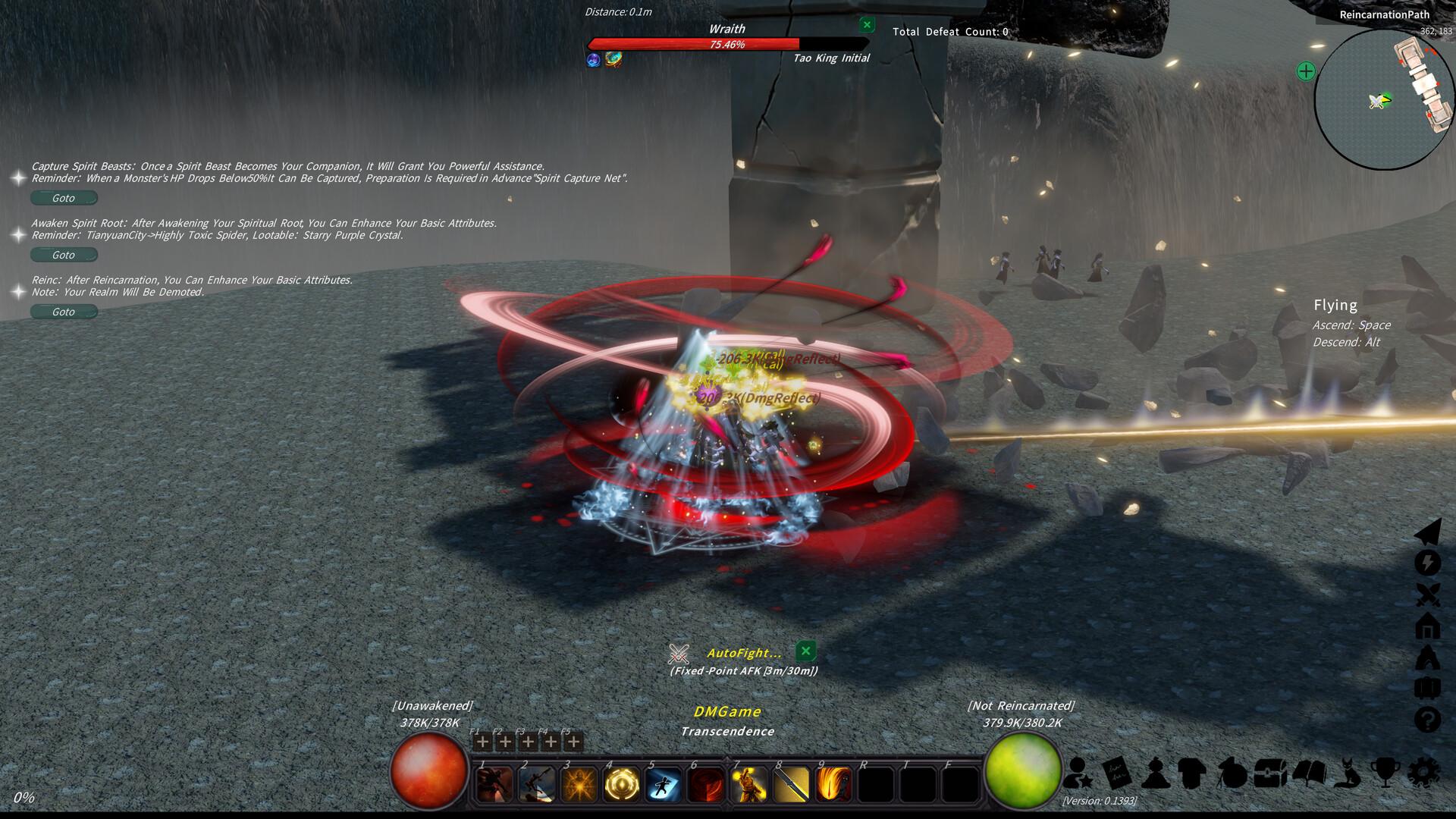Click Goto under the Reinc reminder
This screenshot has height=819, width=1456.
64,312
